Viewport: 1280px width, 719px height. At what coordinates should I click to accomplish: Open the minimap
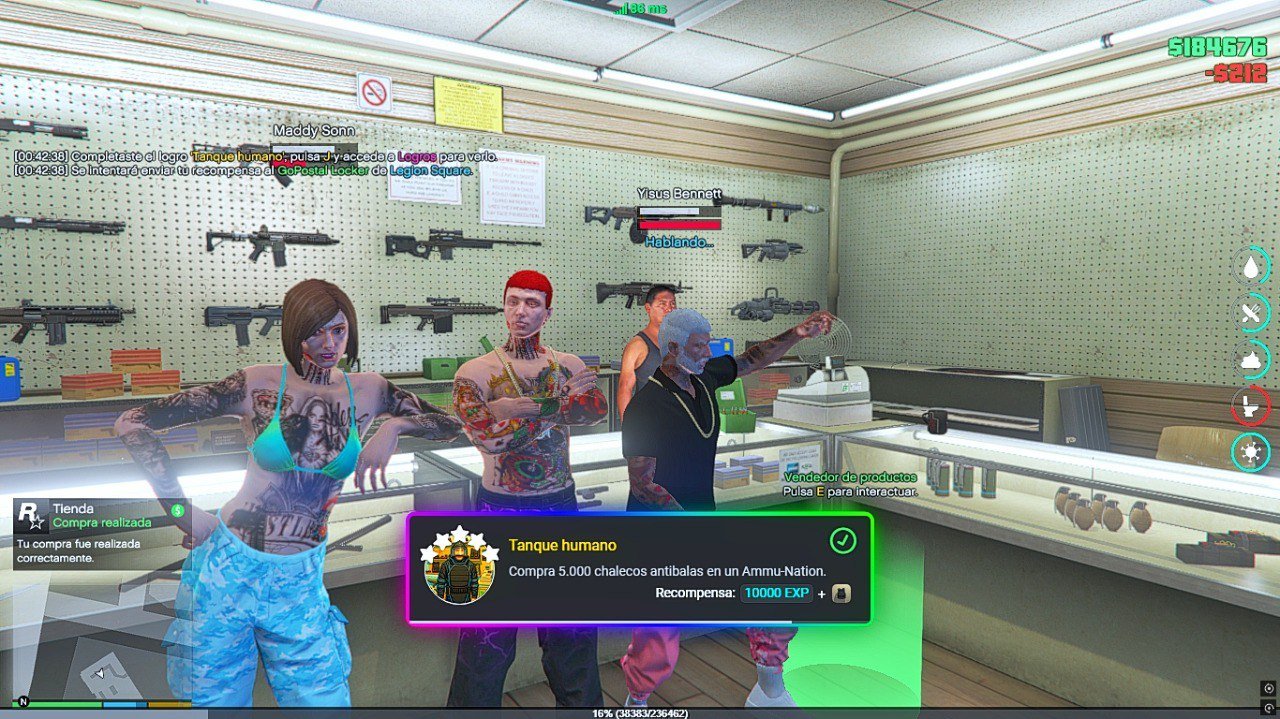click(x=100, y=650)
